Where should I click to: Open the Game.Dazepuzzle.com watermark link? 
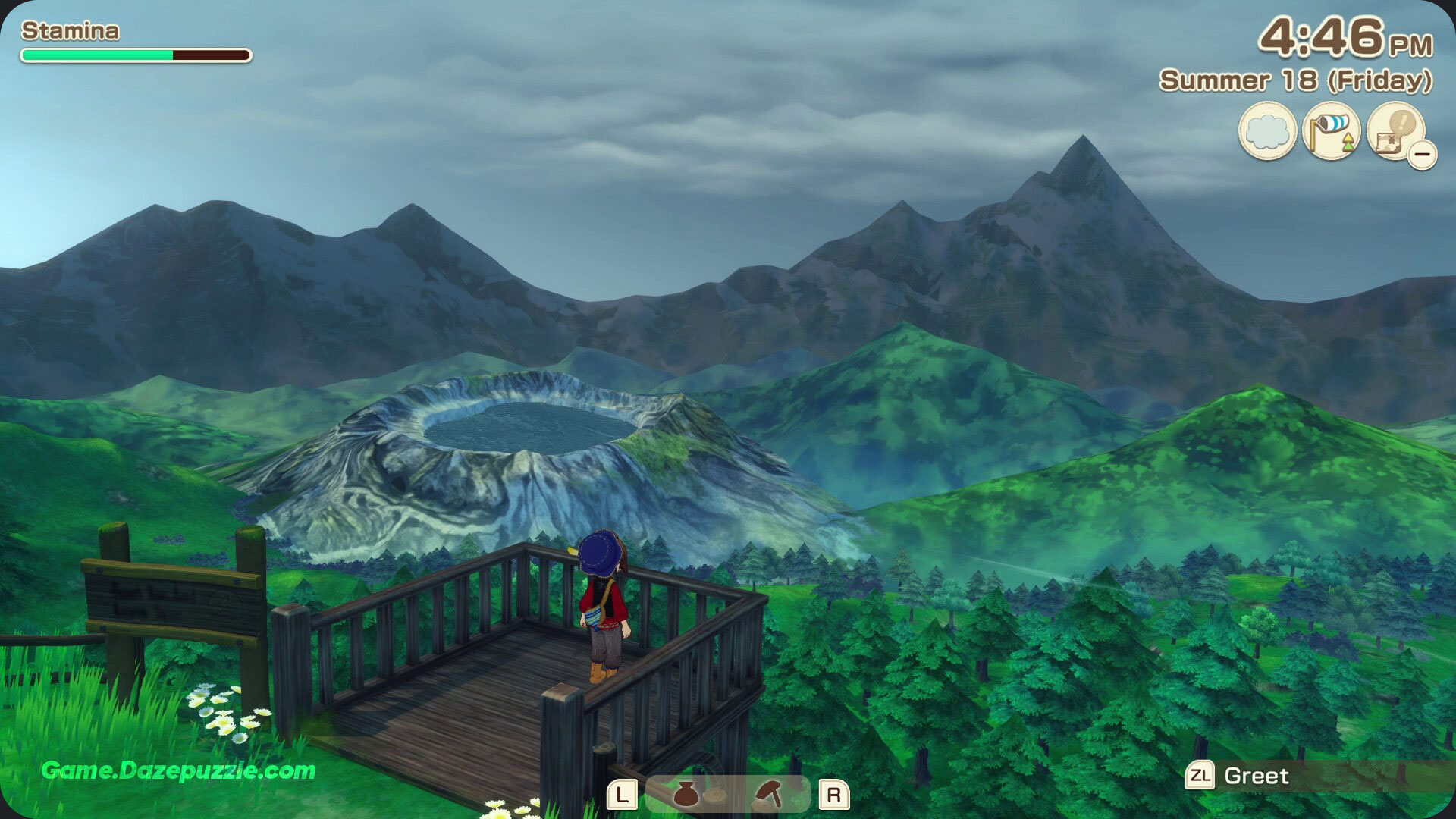click(x=178, y=770)
